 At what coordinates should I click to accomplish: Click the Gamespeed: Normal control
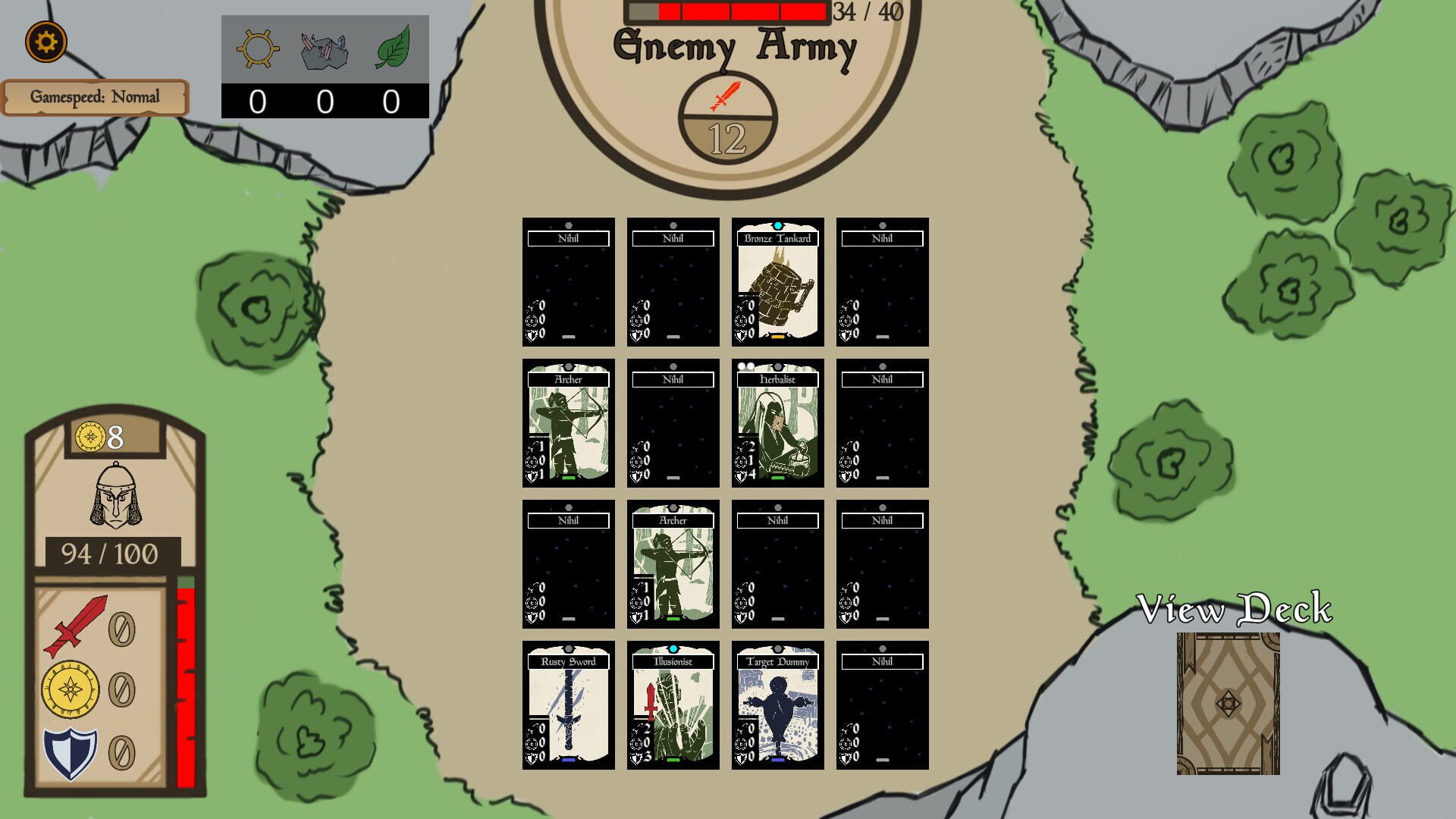(96, 97)
